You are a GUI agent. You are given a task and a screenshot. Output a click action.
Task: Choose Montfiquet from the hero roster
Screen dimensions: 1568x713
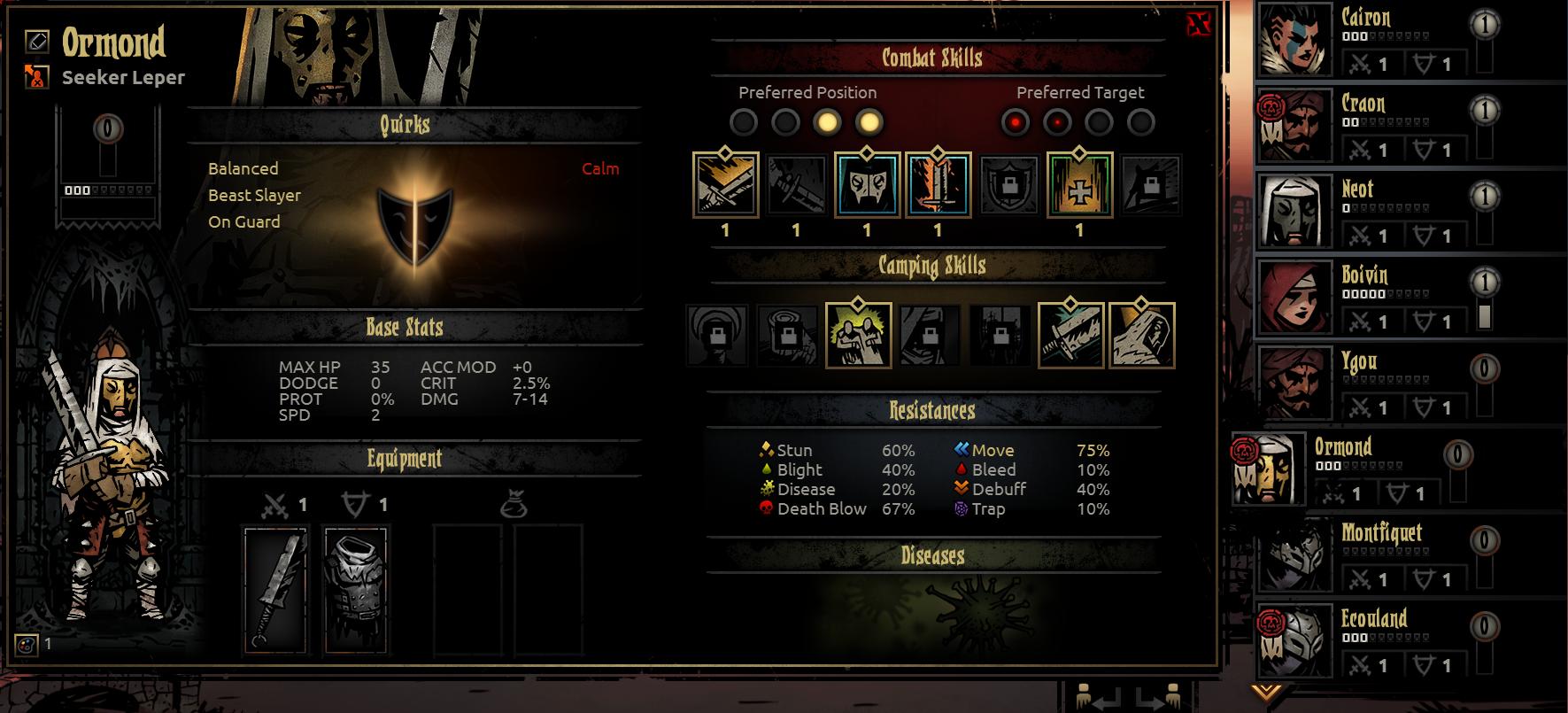pos(1296,555)
